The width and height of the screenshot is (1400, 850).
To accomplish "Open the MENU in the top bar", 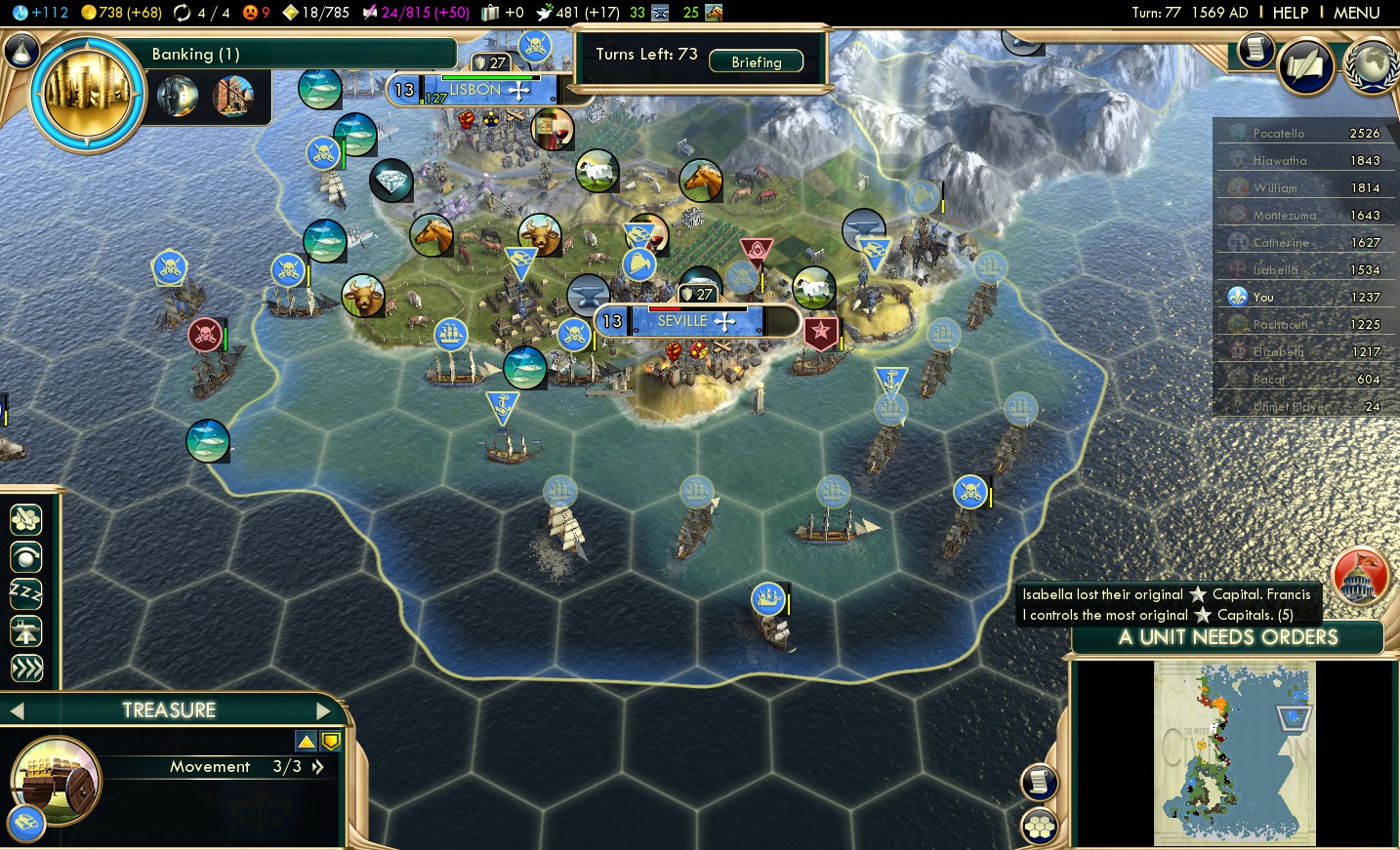I will 1356,13.
